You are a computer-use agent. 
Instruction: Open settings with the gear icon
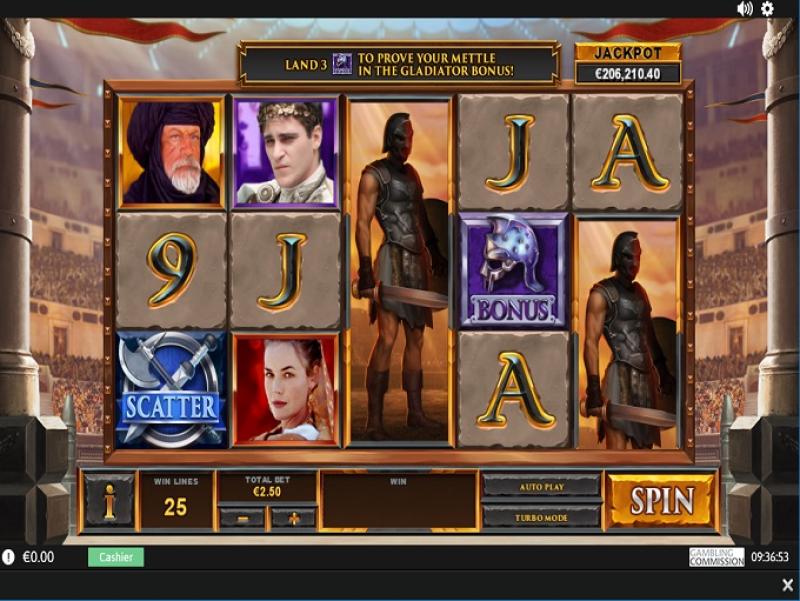[x=767, y=9]
